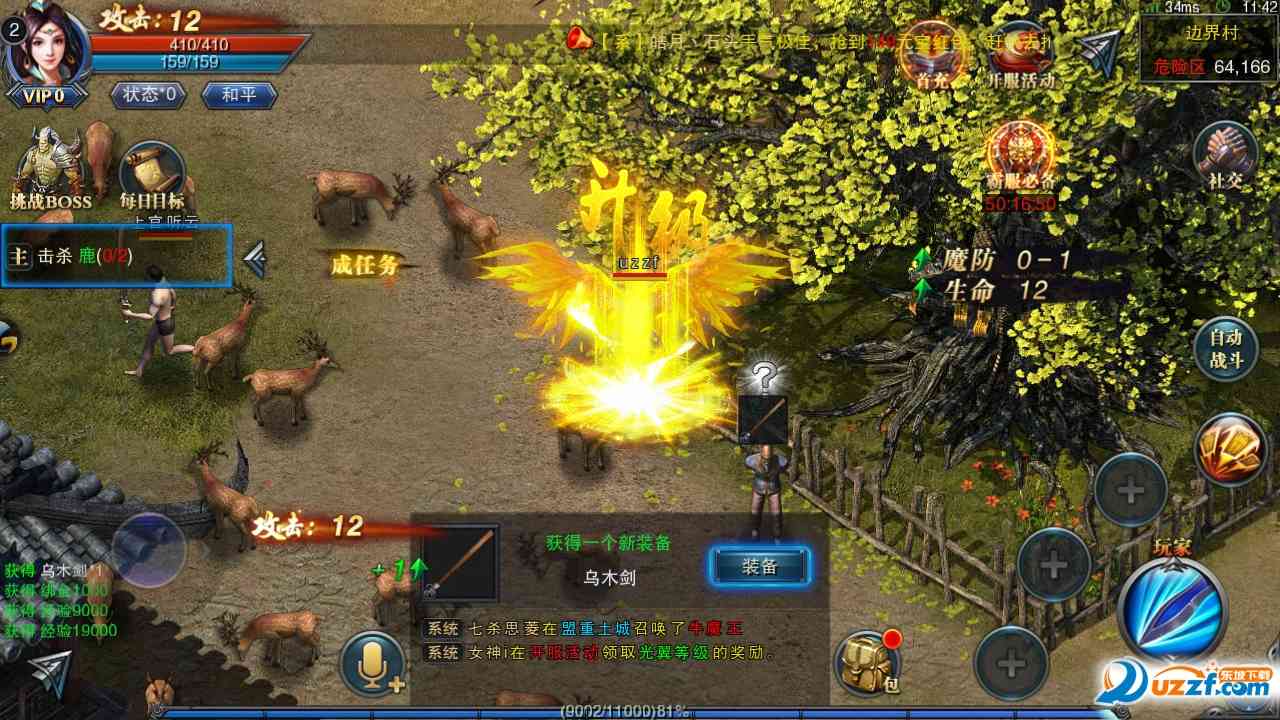1280x720 pixels.
Task: Select the 击杀鹿 main quest tracker
Action: click(117, 256)
